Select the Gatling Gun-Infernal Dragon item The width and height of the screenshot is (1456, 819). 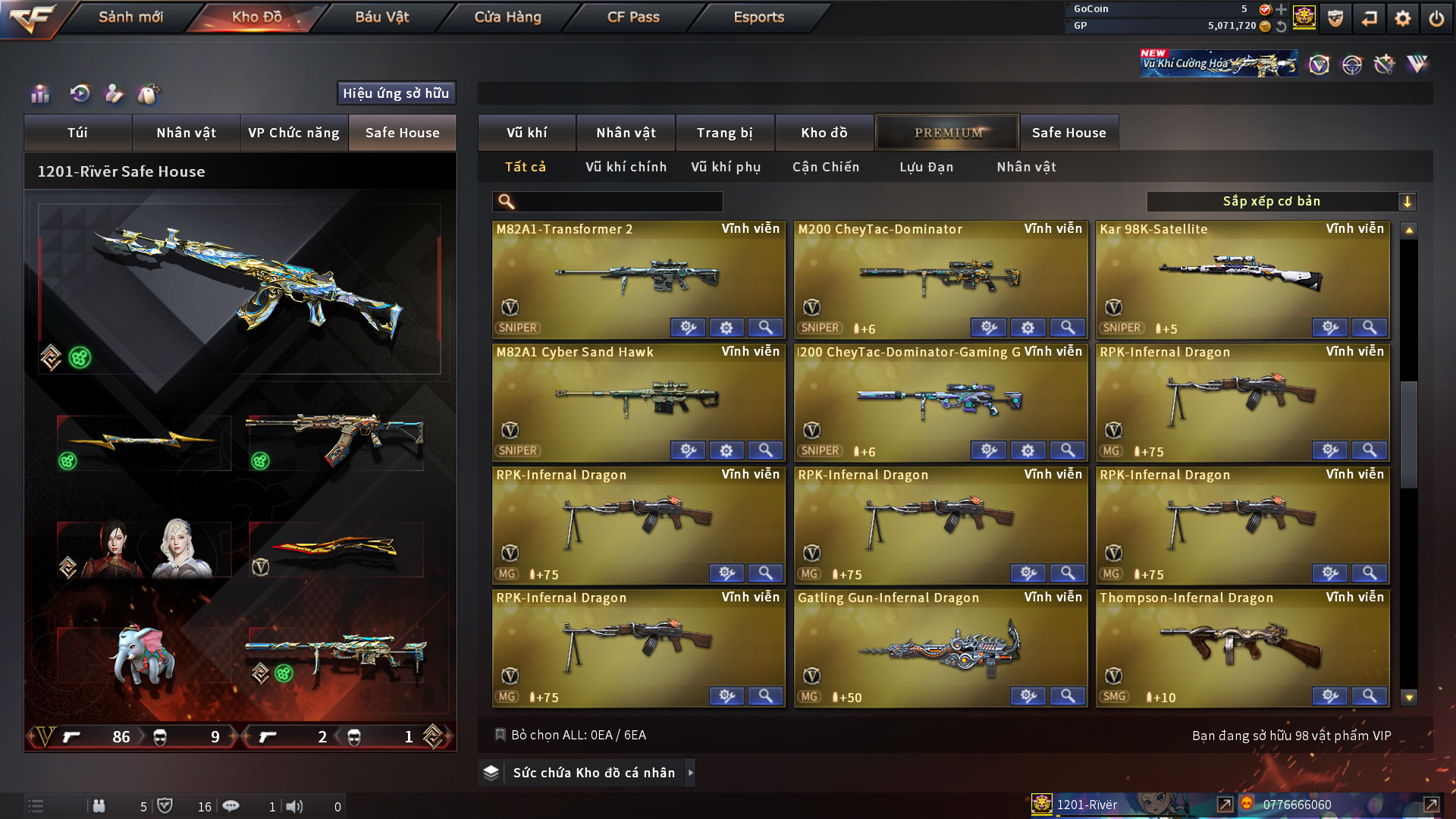pos(940,648)
